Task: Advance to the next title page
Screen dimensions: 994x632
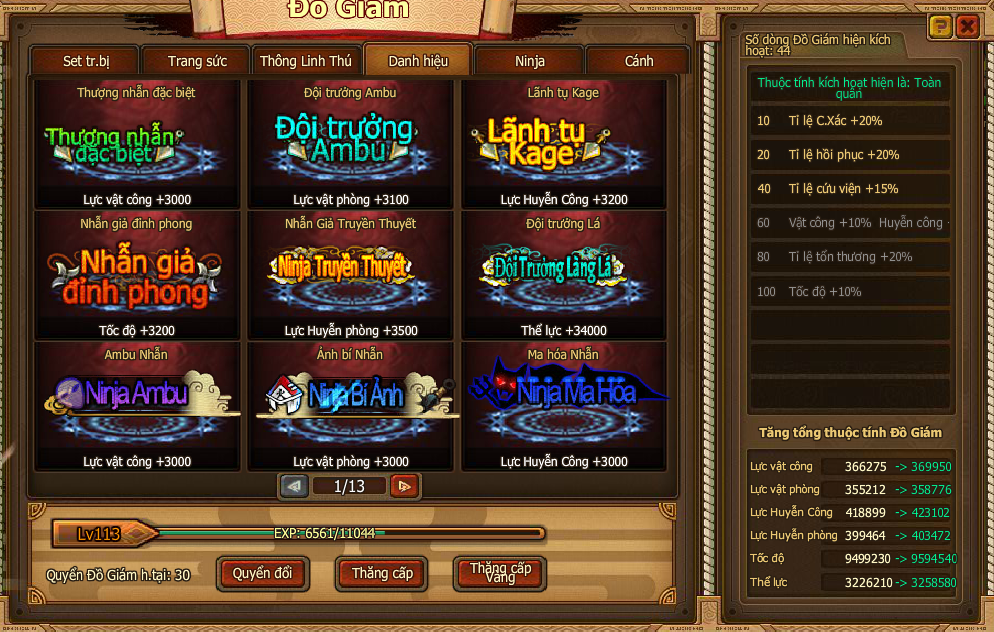Action: tap(404, 486)
